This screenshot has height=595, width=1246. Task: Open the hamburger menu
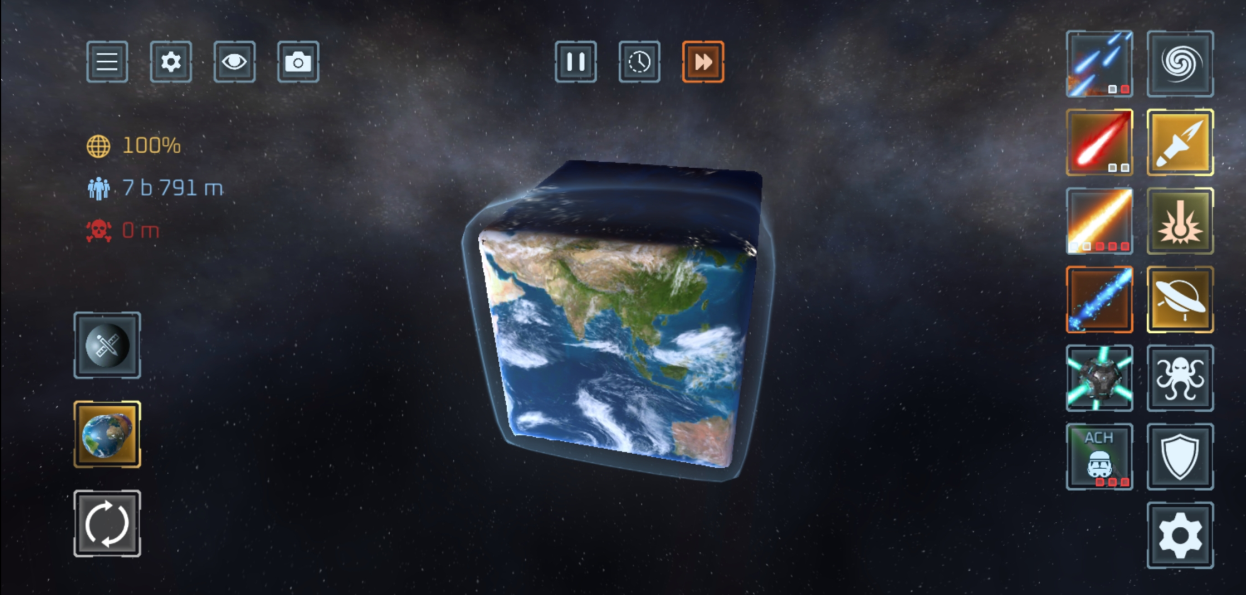pos(107,62)
